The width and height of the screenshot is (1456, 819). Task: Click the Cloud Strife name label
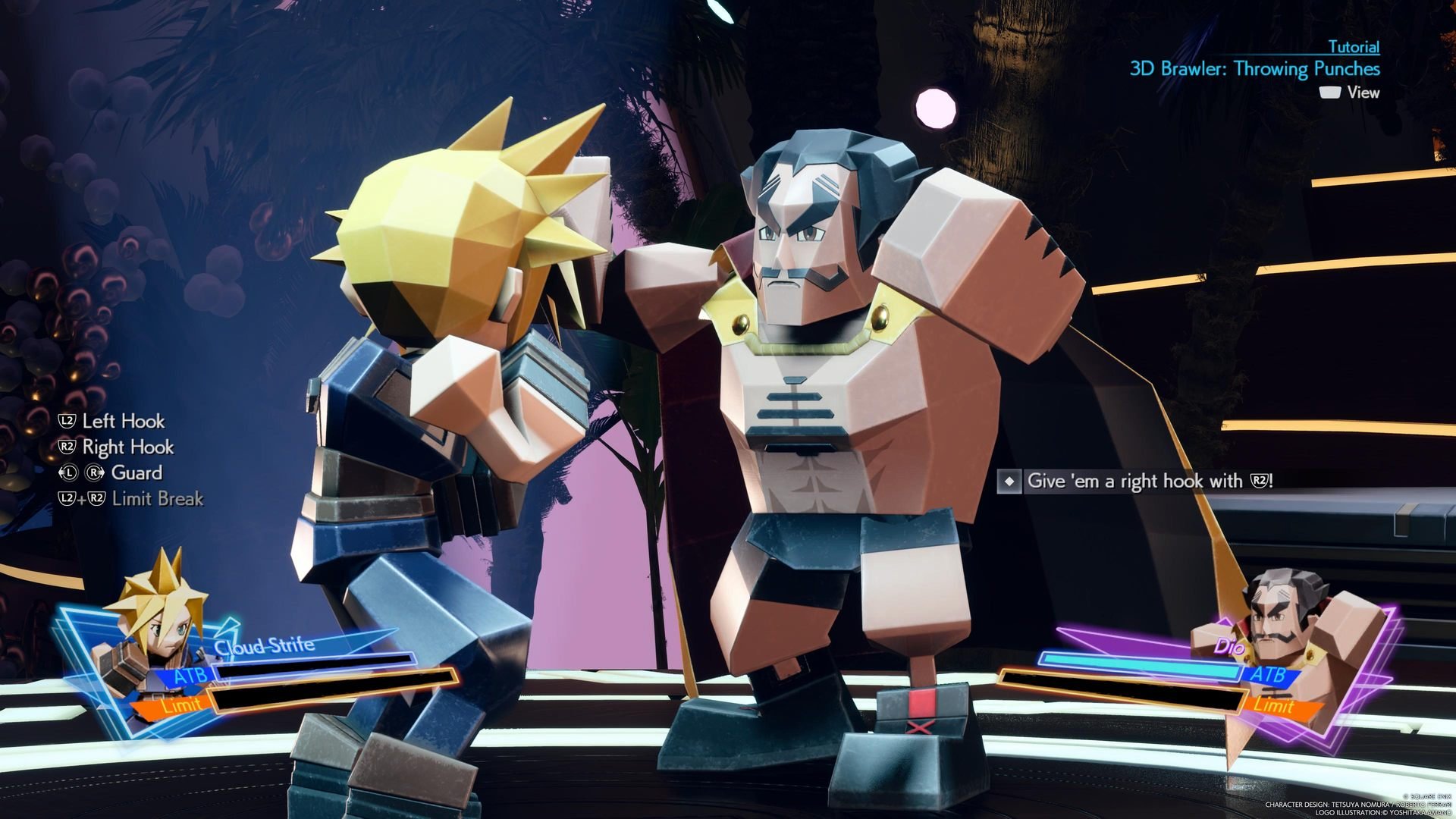point(264,646)
